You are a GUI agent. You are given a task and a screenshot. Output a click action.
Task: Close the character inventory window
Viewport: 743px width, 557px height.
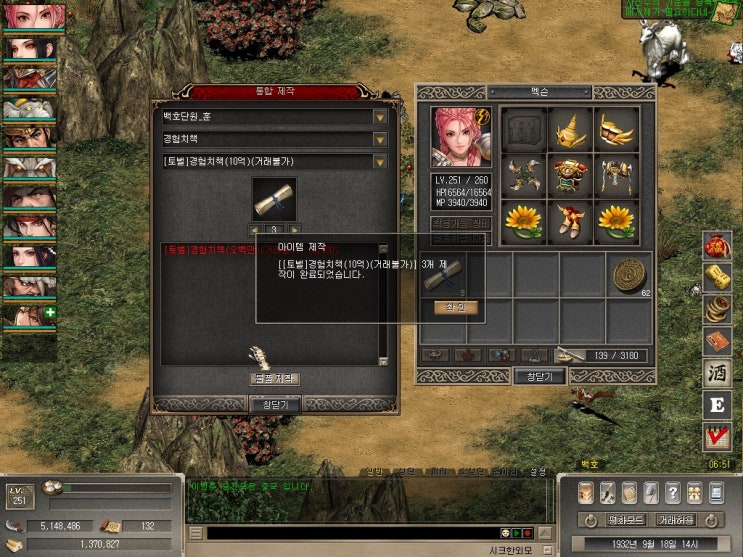(x=539, y=377)
